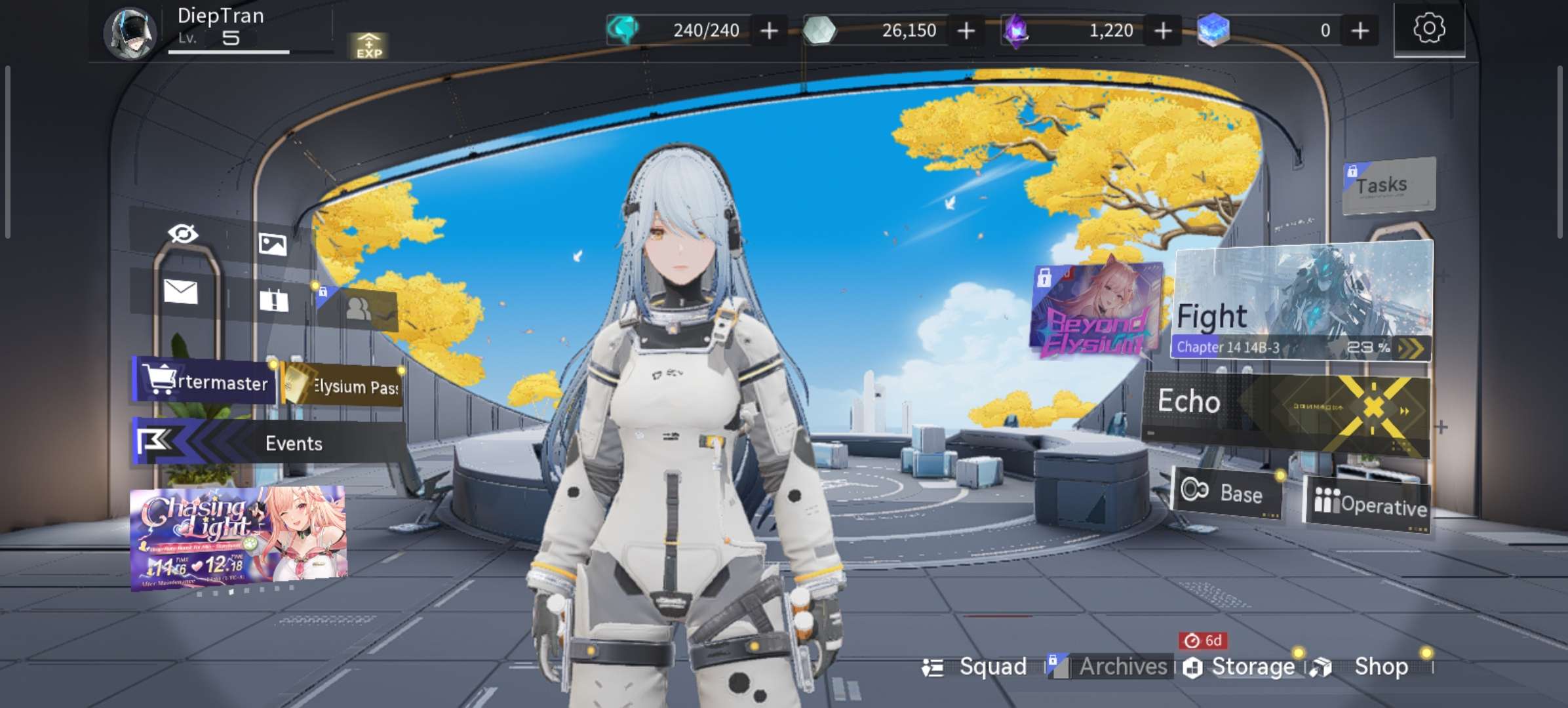Add purple crystal currency via plus button

1163,30
